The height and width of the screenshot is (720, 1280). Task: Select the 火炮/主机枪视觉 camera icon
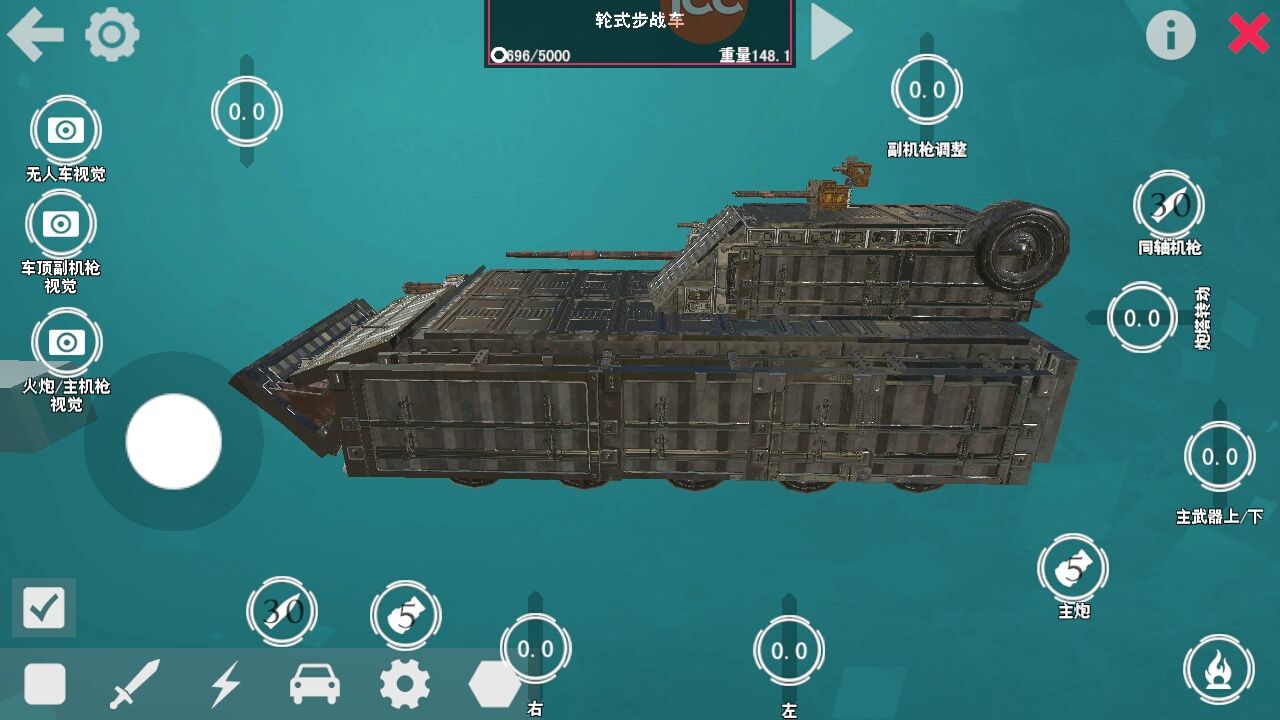(65, 341)
